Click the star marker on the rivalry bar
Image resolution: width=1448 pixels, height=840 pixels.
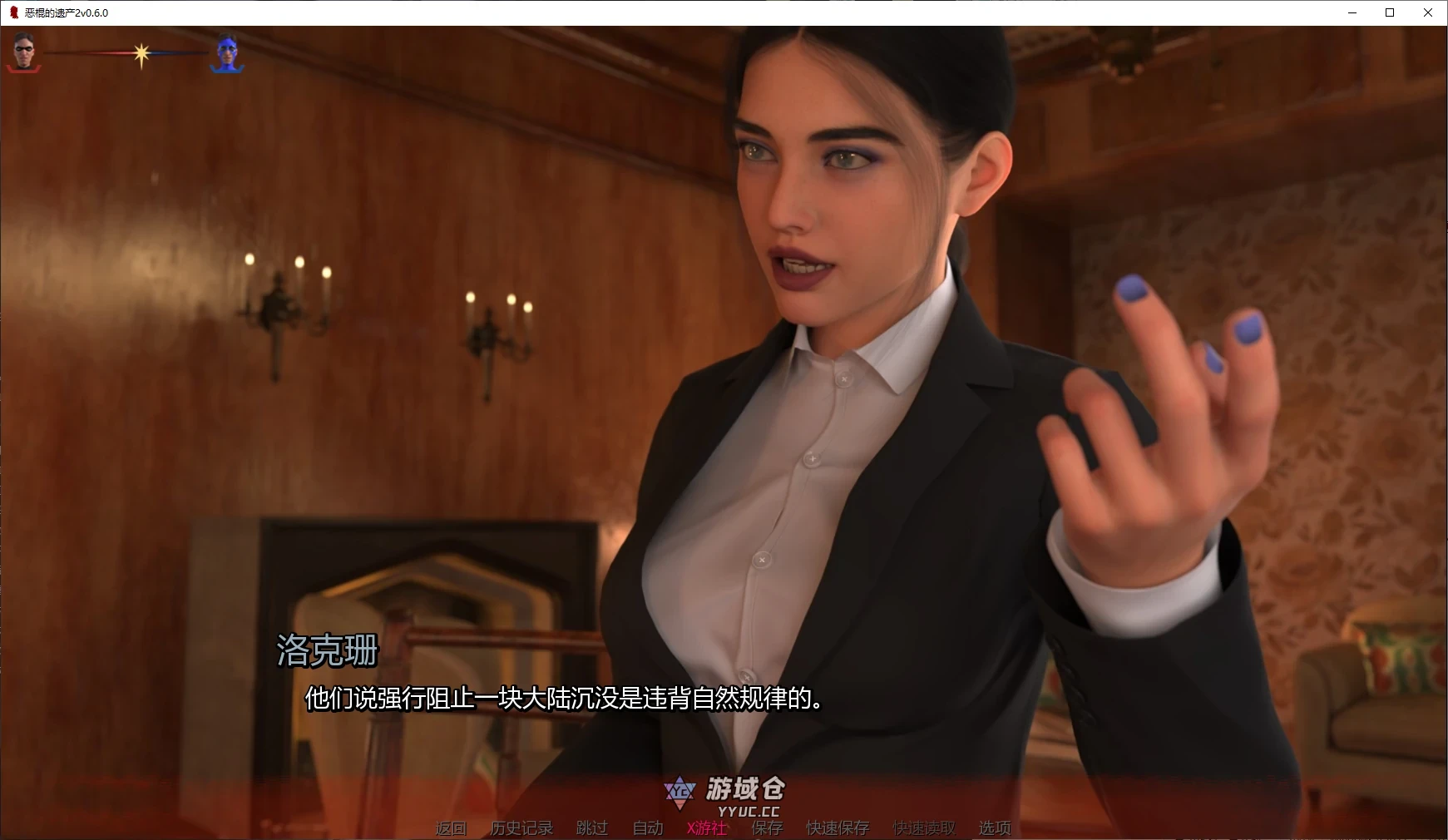click(x=140, y=54)
